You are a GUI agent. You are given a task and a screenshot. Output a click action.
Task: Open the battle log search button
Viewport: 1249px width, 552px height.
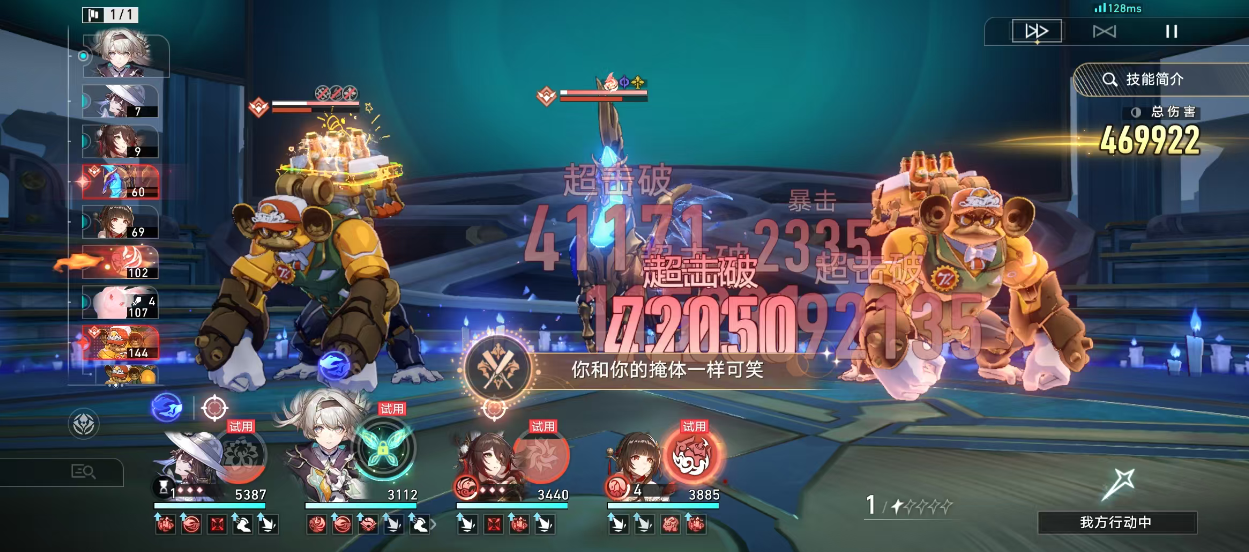click(x=83, y=472)
